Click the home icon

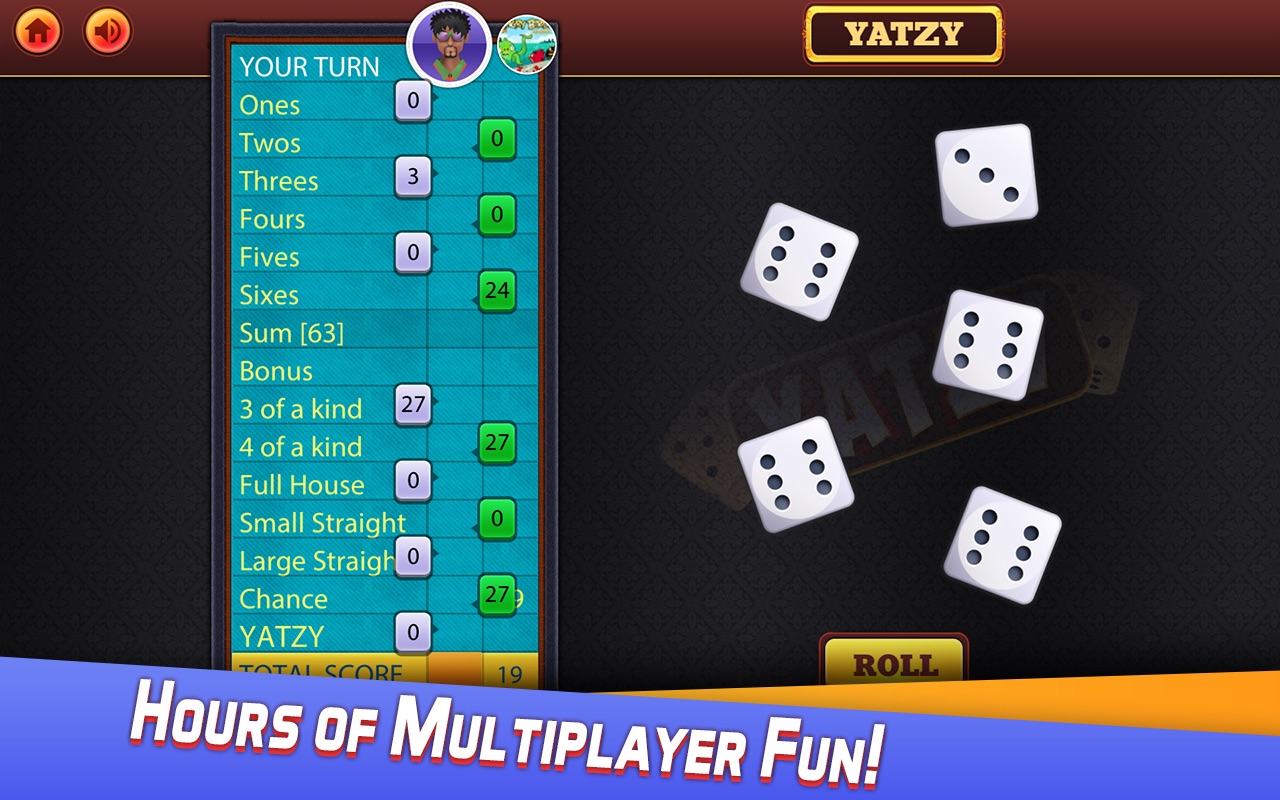coord(36,31)
